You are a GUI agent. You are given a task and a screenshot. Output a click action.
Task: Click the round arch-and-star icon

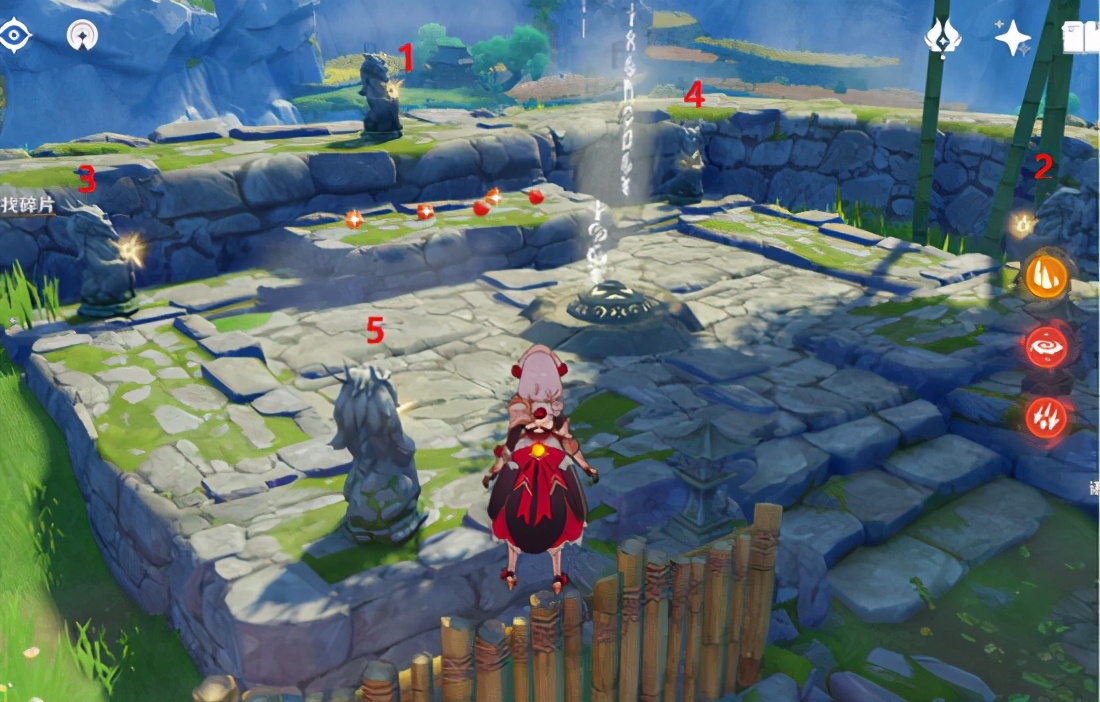pyautogui.click(x=82, y=36)
